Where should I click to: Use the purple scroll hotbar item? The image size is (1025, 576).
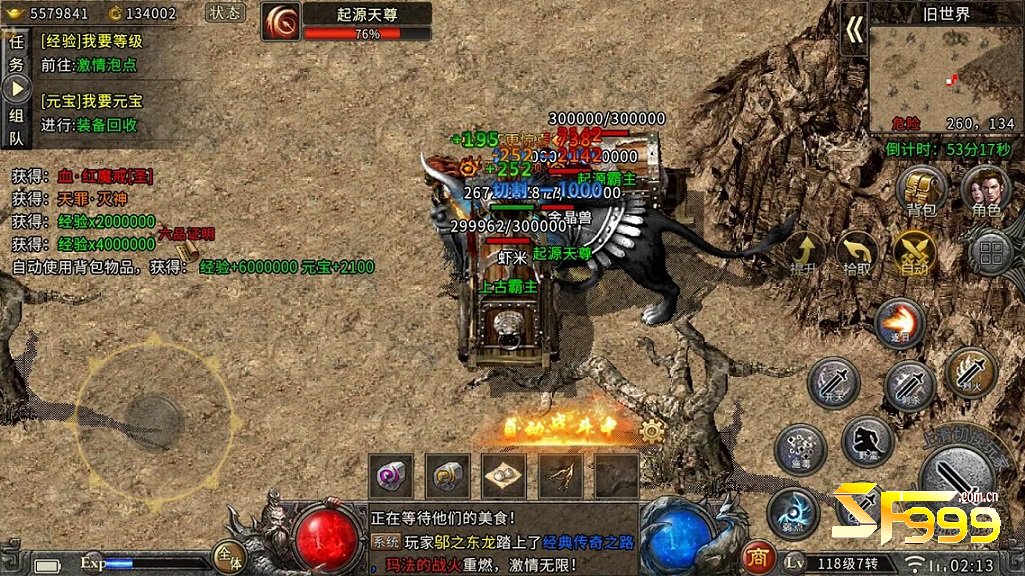point(390,475)
